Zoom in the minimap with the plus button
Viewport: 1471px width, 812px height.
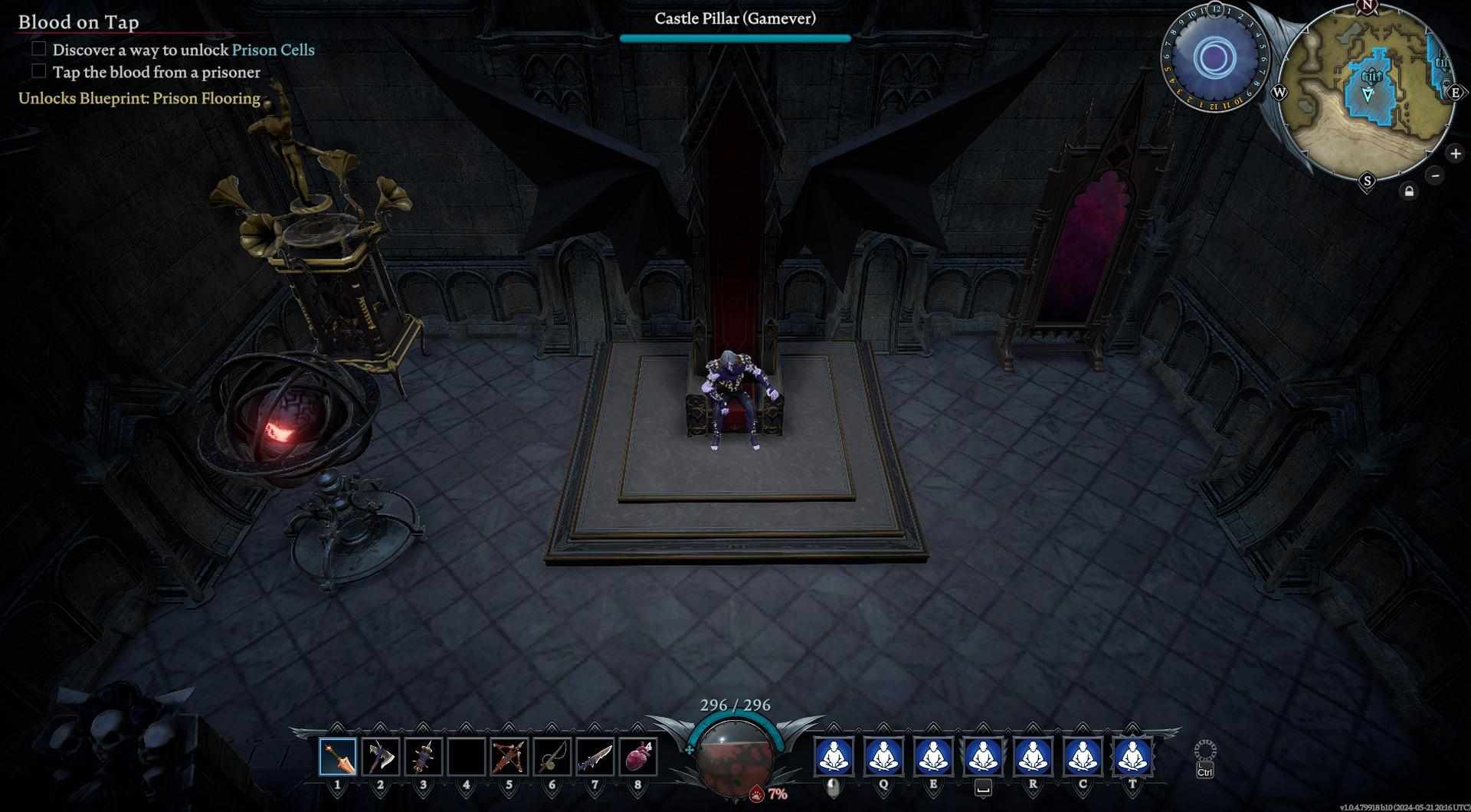click(x=1455, y=153)
